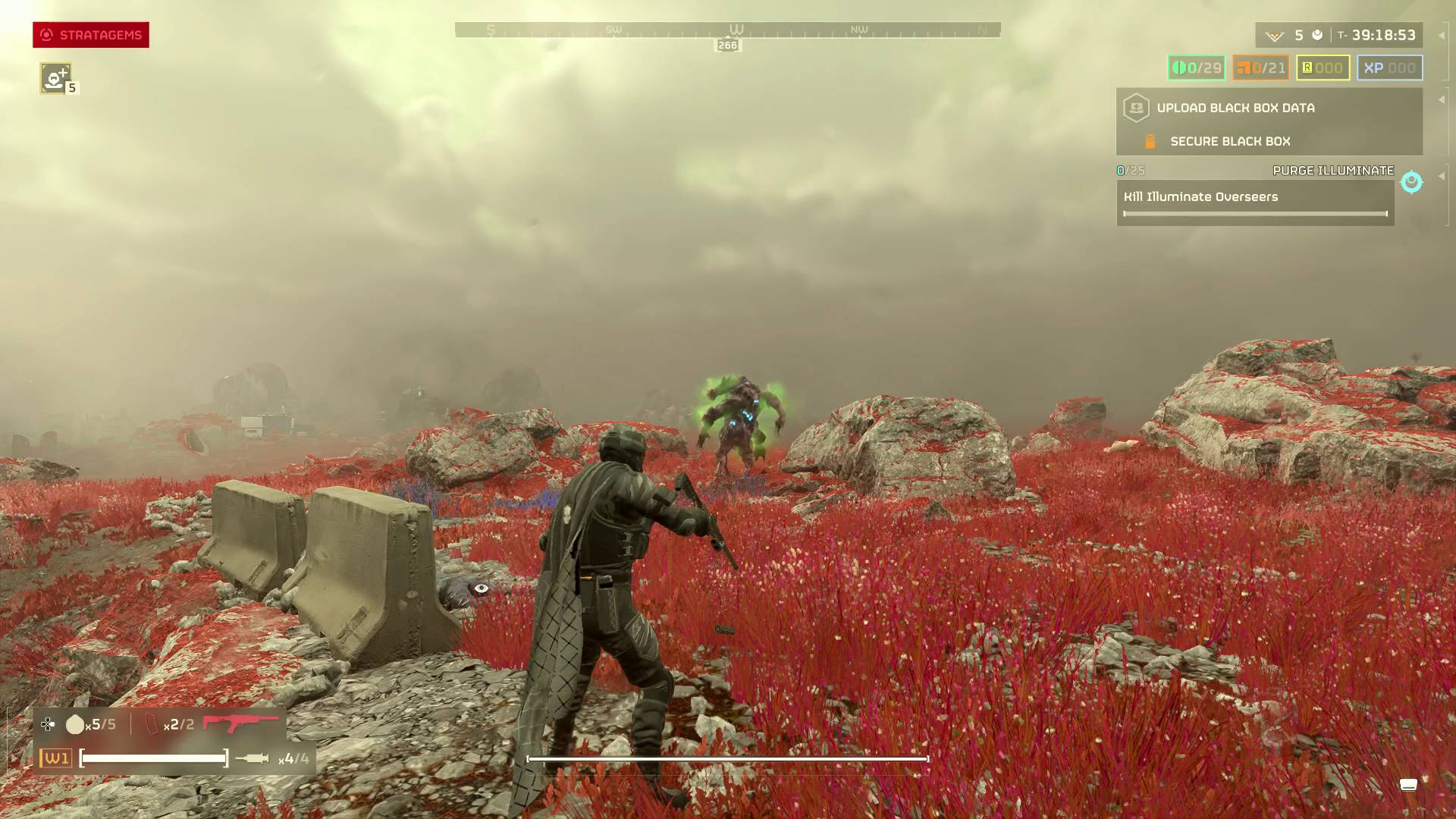Click the red Stratagems emblem icon
The height and width of the screenshot is (819, 1456).
[x=46, y=34]
